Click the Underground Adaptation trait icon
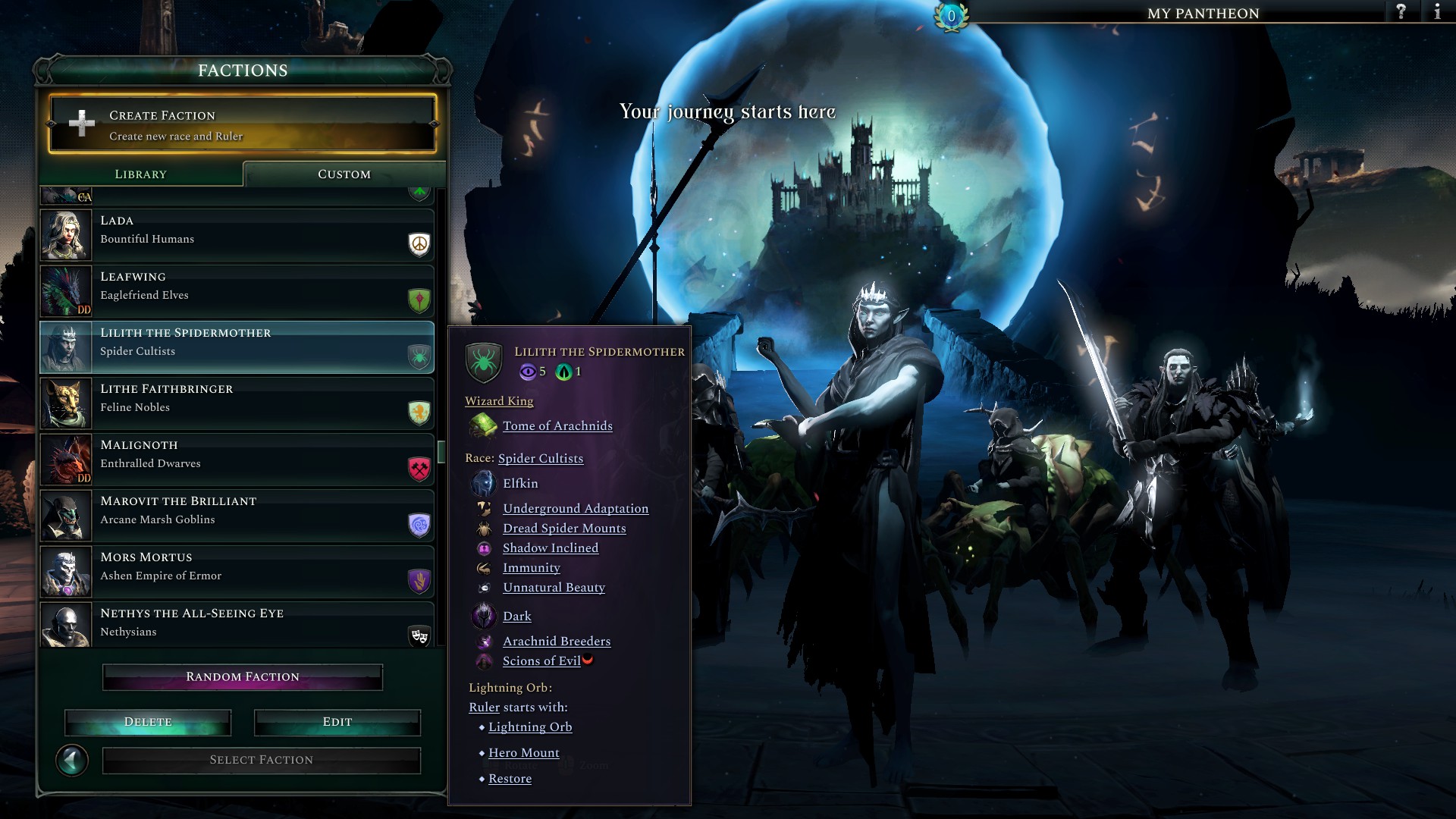The image size is (1456, 819). coord(485,508)
